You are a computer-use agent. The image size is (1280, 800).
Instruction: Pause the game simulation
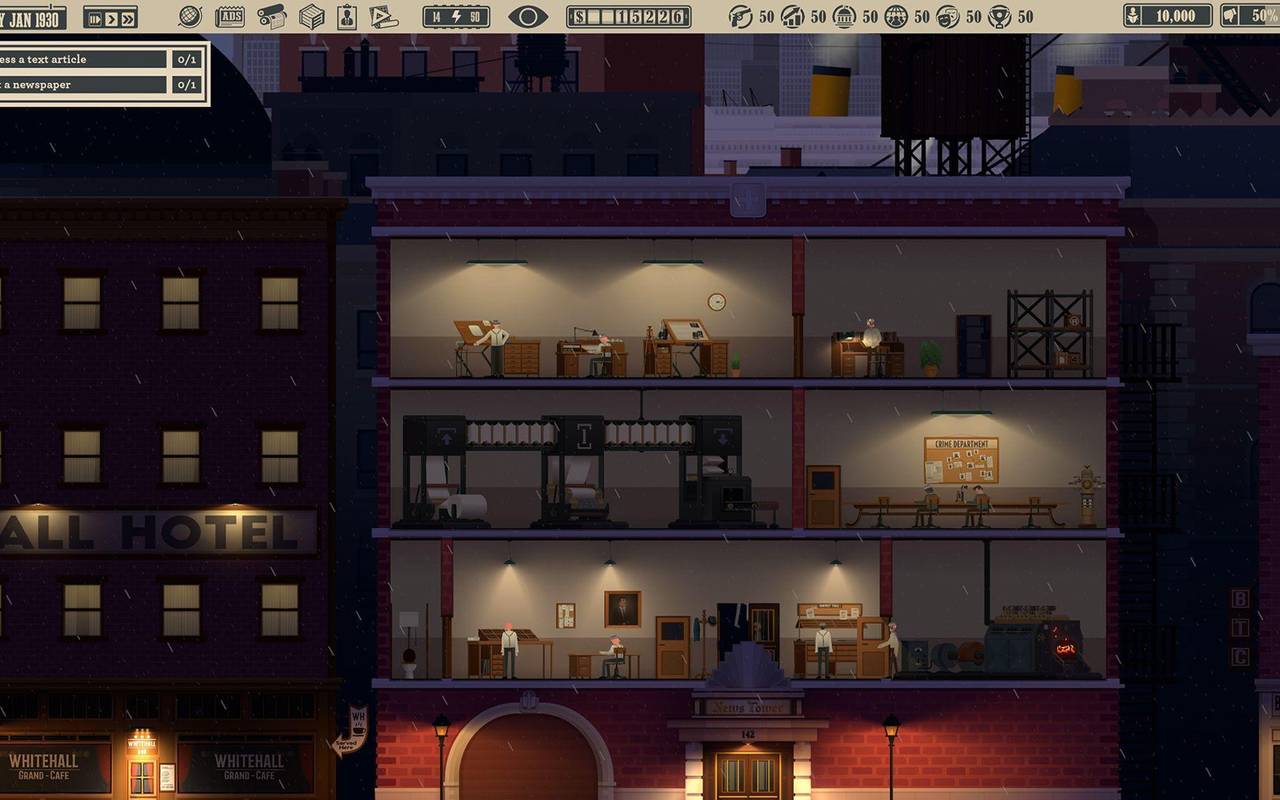[96, 18]
